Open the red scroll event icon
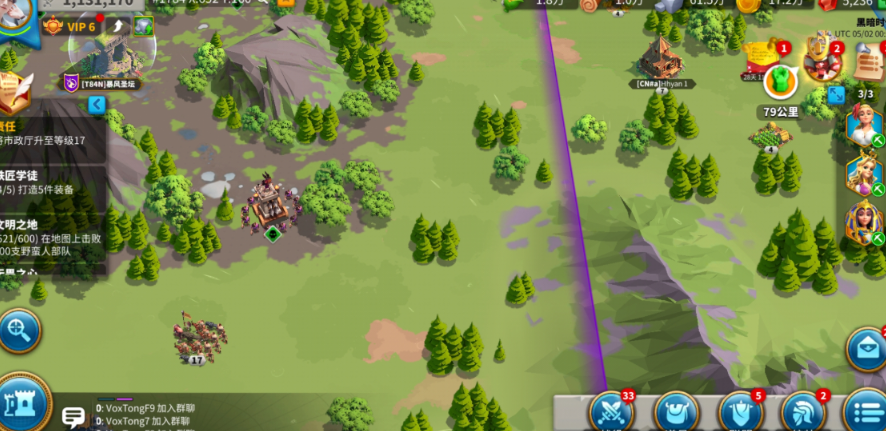This screenshot has width=886, height=431. (x=762, y=58)
